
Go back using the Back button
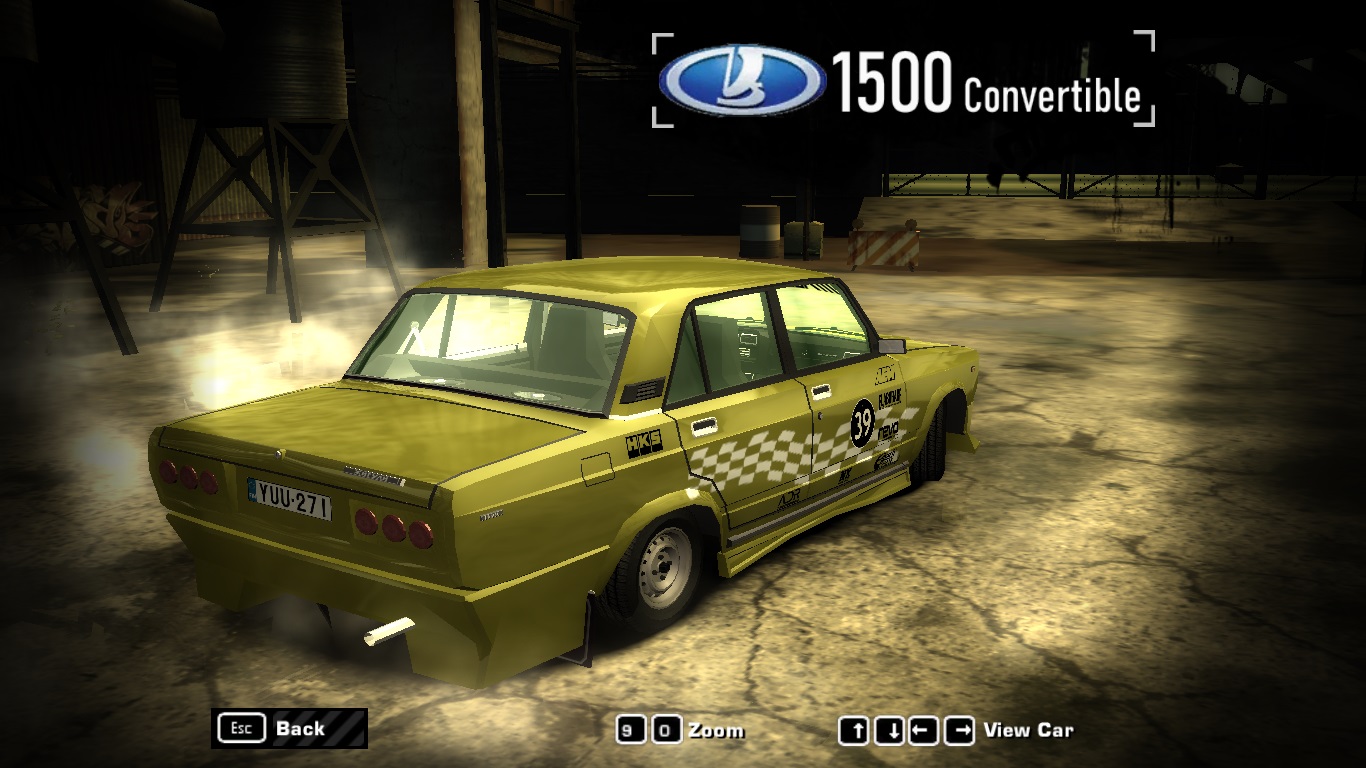(289, 728)
